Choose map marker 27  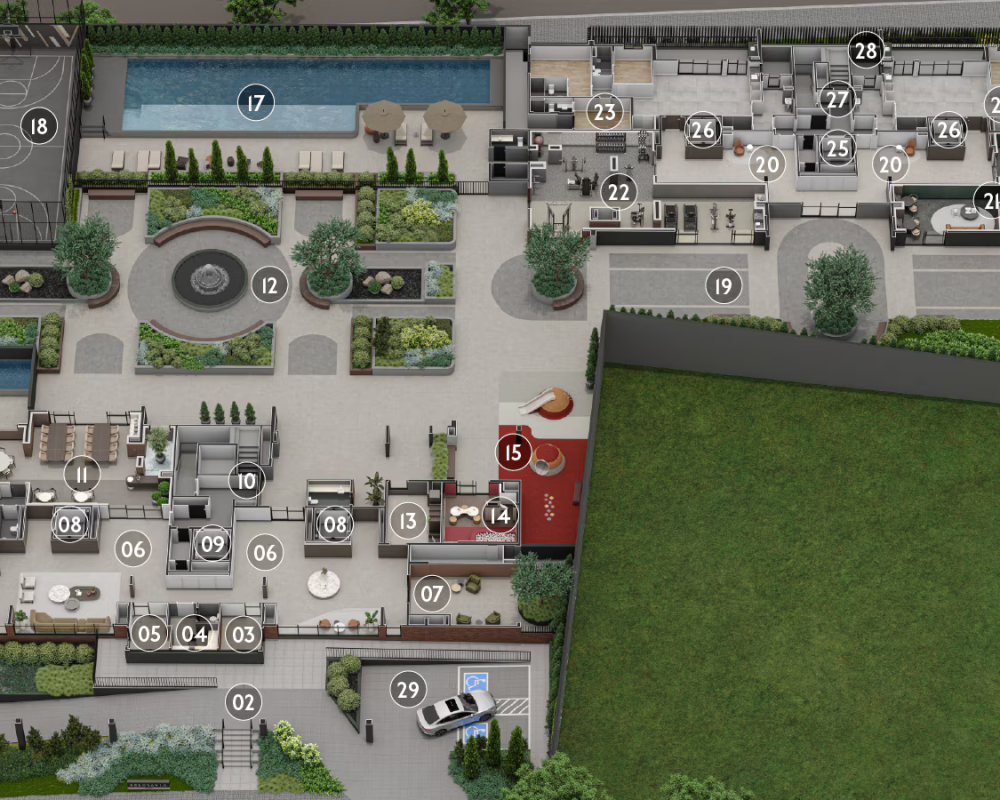836,100
